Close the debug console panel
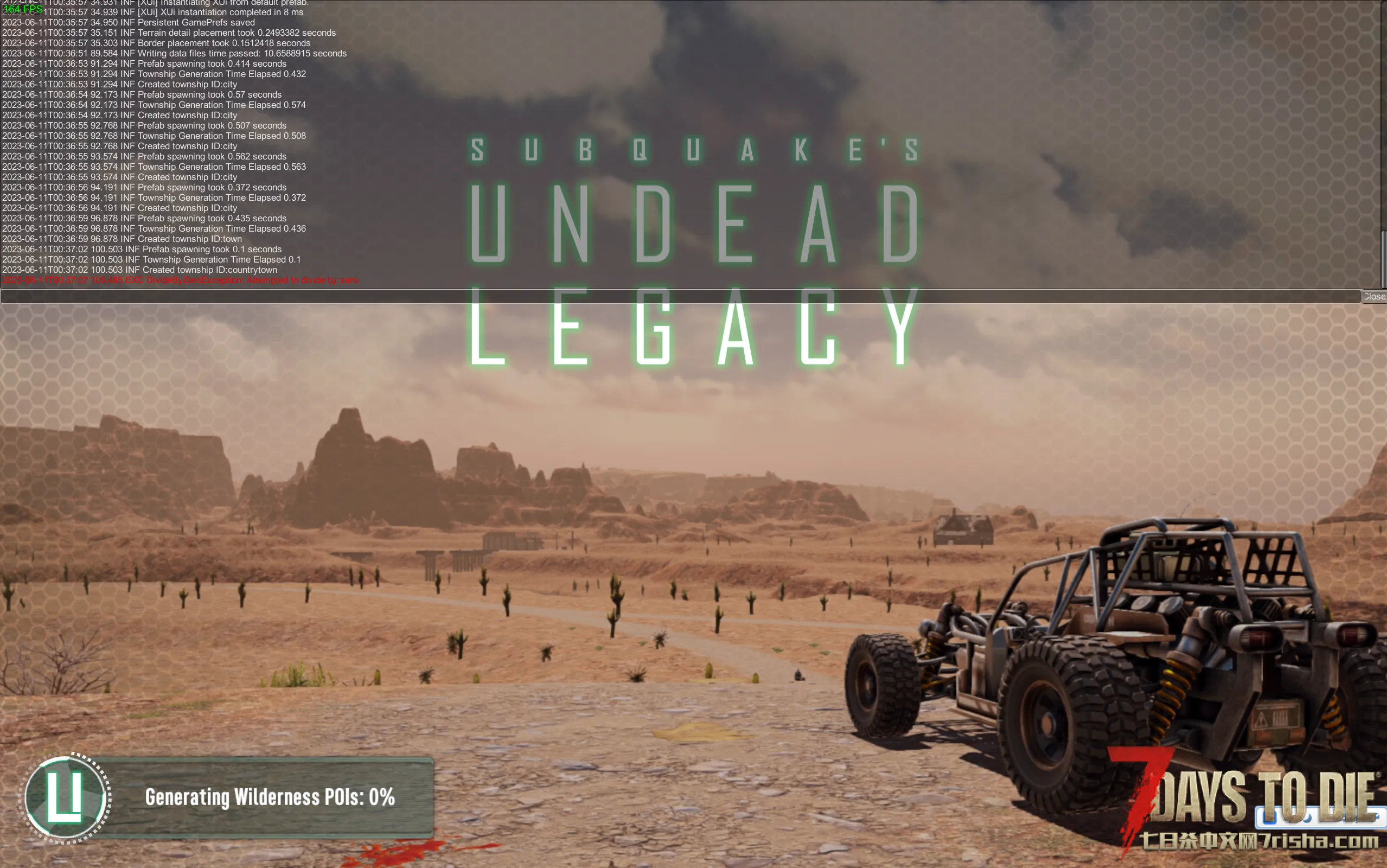This screenshot has height=868, width=1387. coord(1374,296)
